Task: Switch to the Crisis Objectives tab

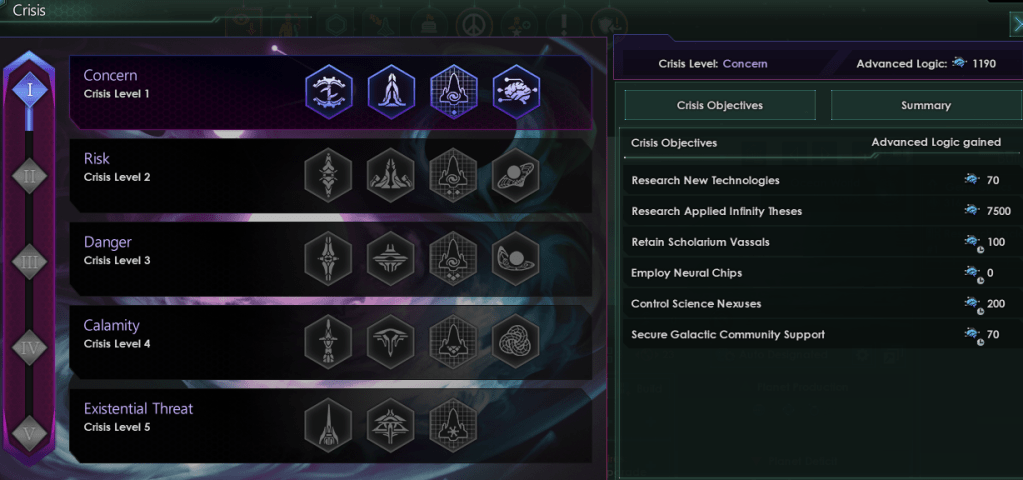Action: pyautogui.click(x=720, y=105)
